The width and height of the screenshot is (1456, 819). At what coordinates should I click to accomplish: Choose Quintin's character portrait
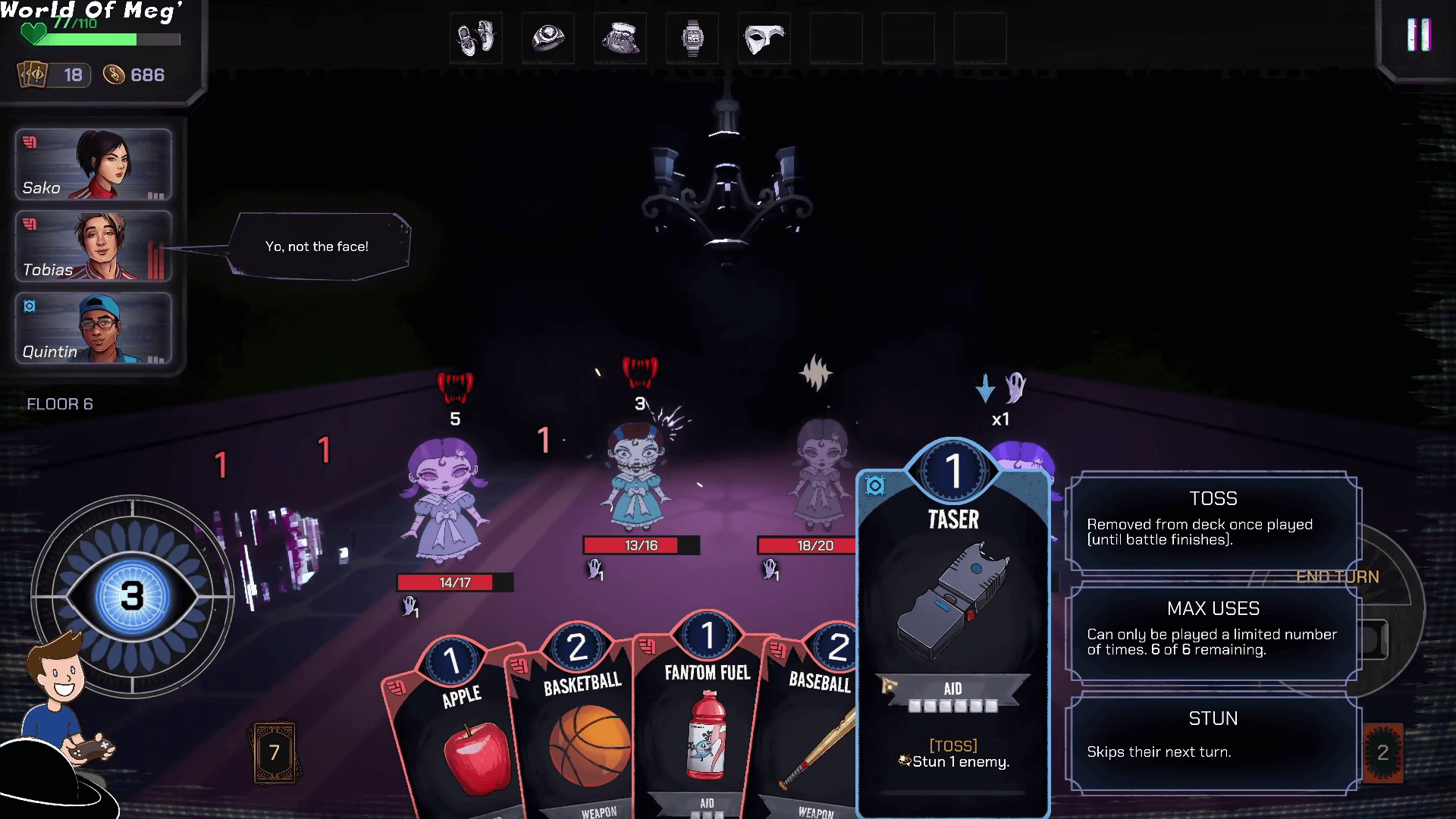pyautogui.click(x=93, y=328)
